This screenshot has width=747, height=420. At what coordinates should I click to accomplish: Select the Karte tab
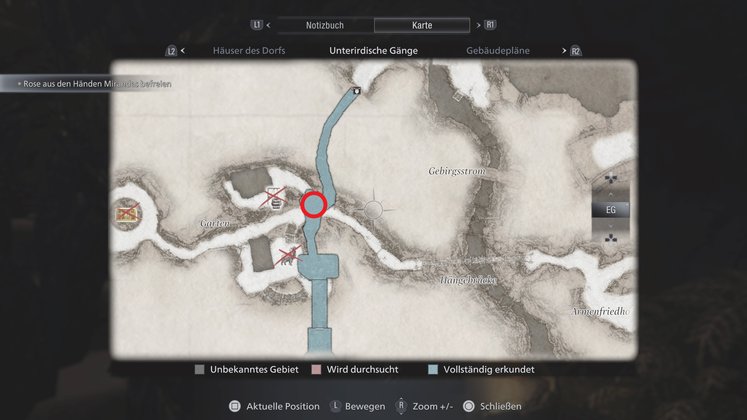[421, 25]
